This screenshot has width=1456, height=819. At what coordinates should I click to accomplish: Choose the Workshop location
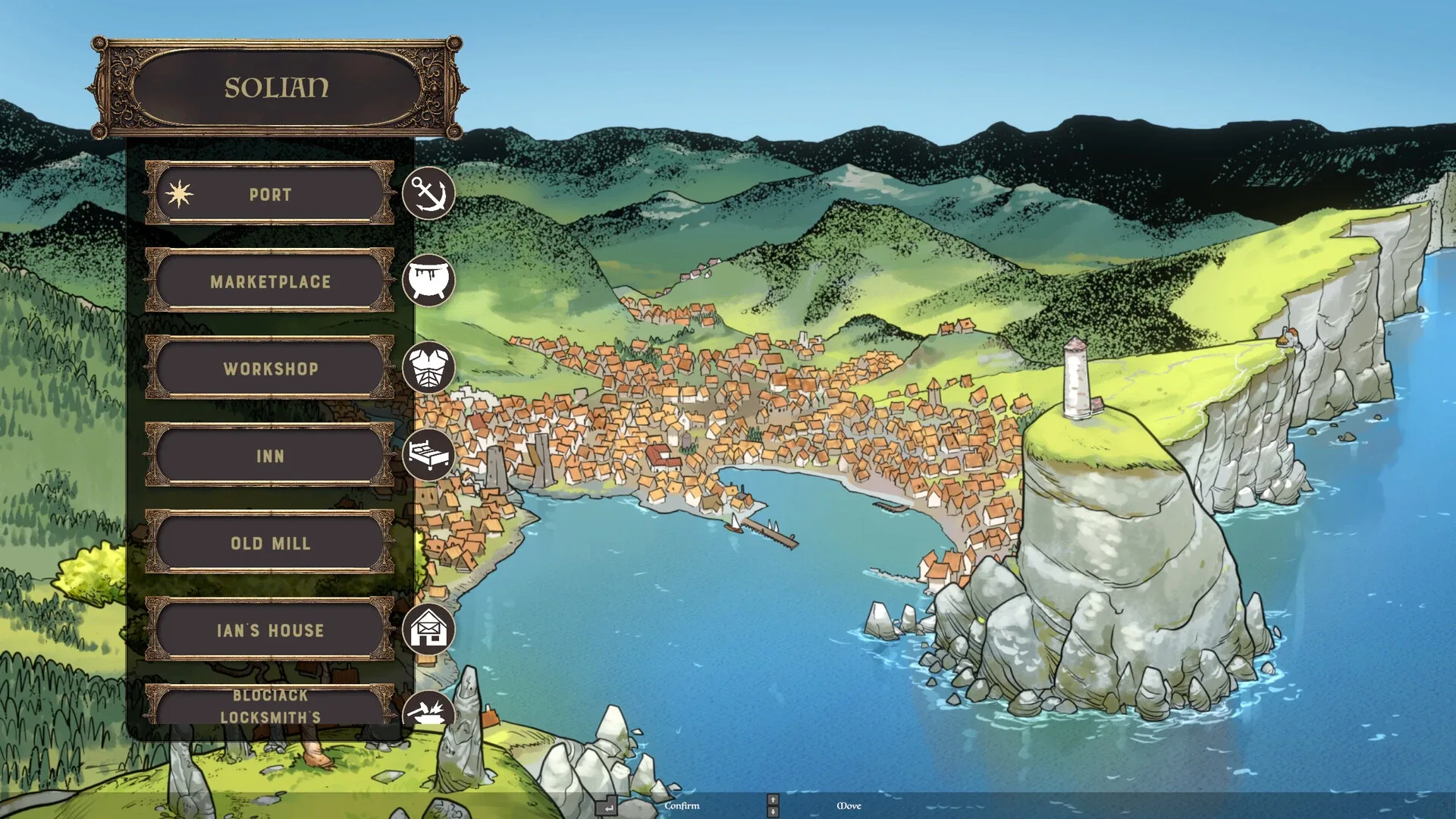point(270,369)
